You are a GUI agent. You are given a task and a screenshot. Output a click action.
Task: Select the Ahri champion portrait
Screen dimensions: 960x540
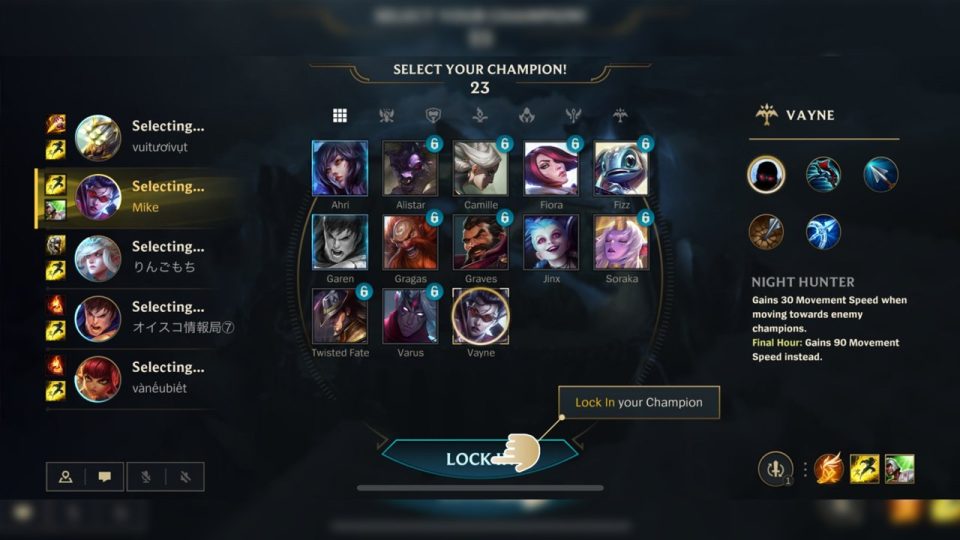(x=340, y=168)
